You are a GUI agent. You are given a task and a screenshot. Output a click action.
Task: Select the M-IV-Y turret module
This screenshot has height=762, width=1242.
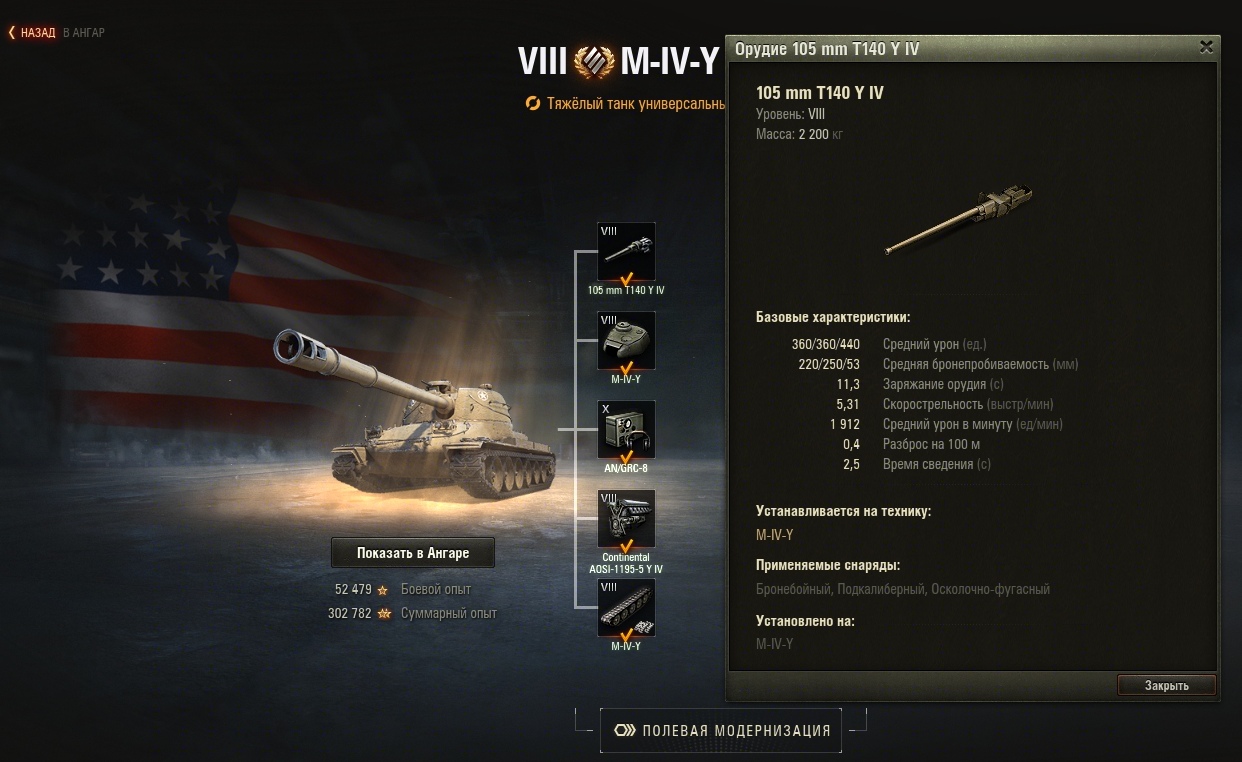point(626,341)
